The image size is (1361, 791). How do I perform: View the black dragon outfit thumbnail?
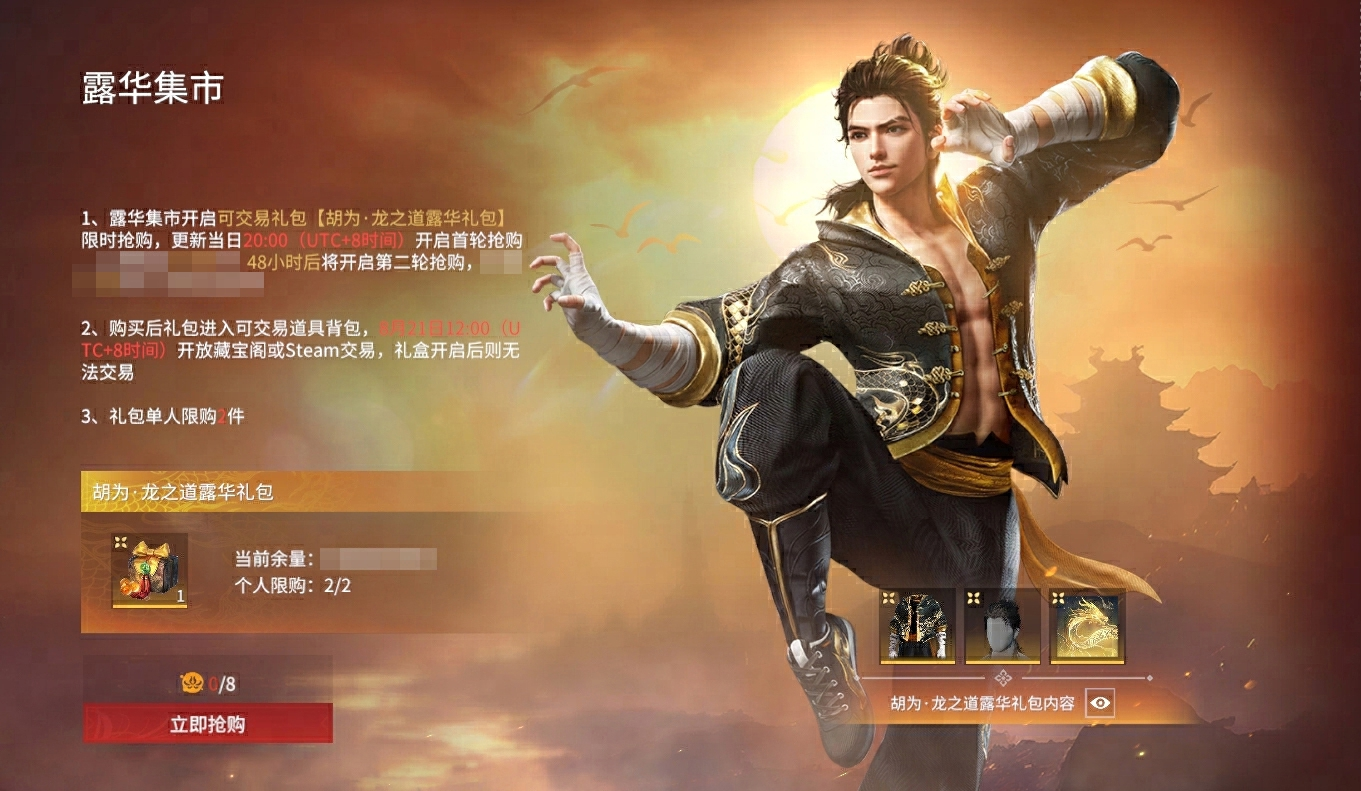click(x=917, y=626)
